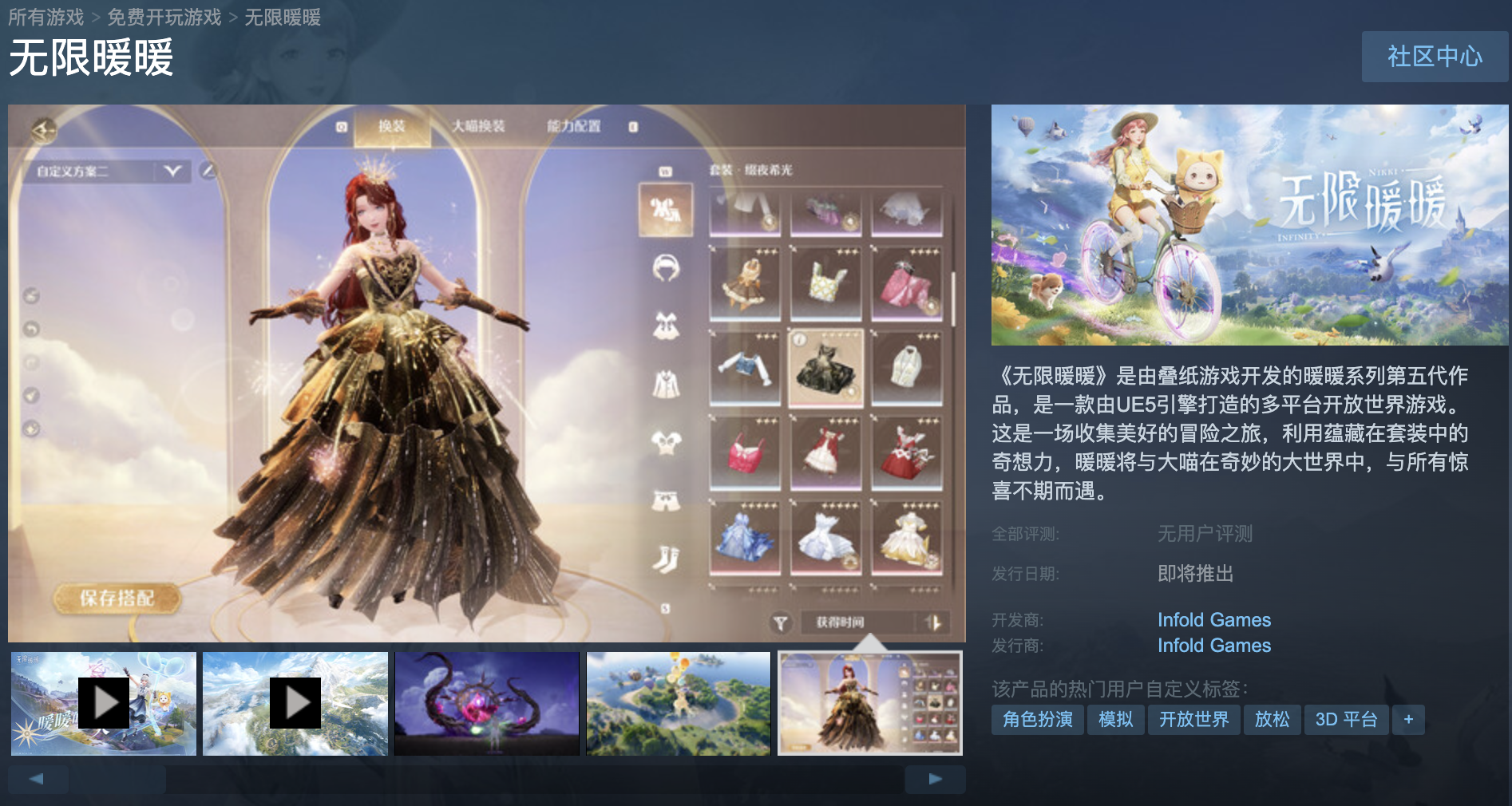Open the 社区中心 community hub
Screen dimensions: 1512x806
click(1435, 57)
